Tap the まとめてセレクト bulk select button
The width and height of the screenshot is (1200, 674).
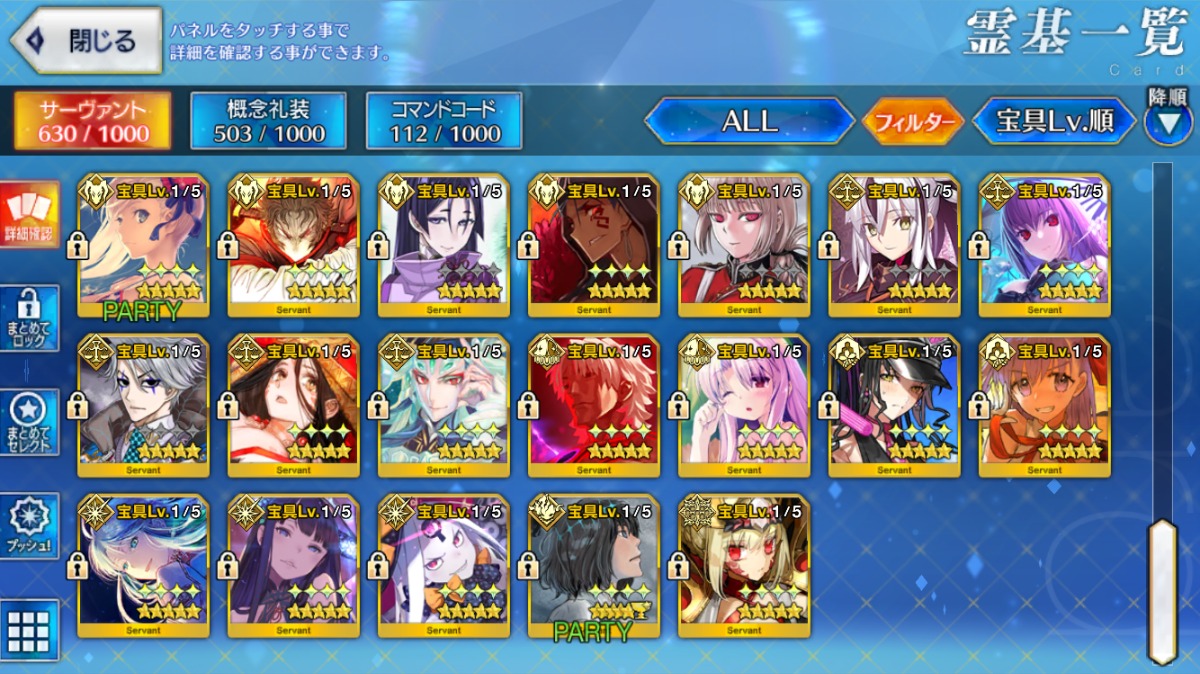29,422
